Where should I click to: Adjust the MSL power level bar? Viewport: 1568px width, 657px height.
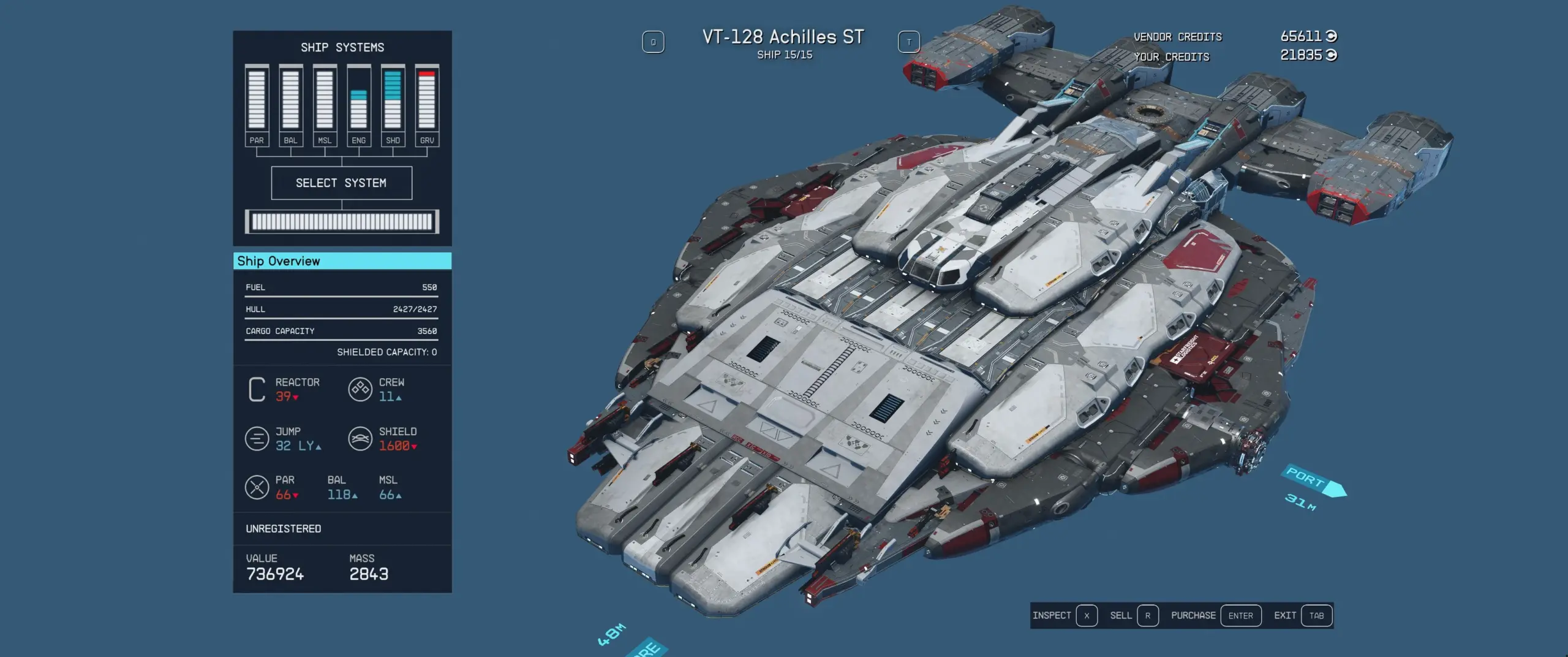(x=325, y=98)
